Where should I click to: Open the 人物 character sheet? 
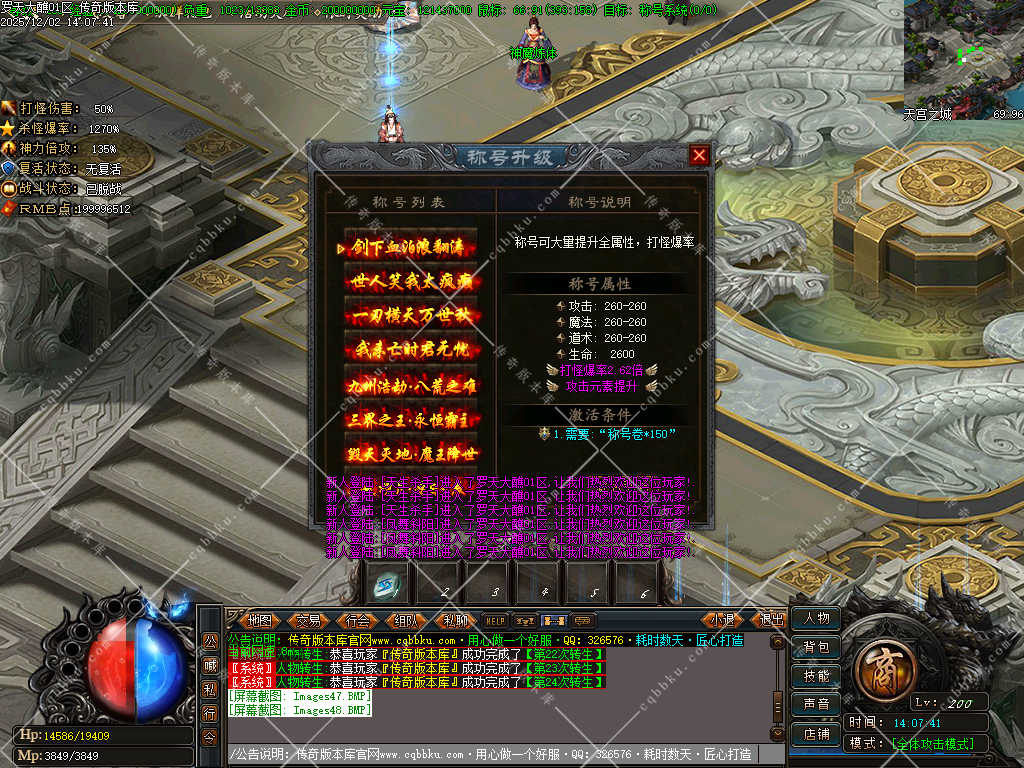click(x=816, y=619)
